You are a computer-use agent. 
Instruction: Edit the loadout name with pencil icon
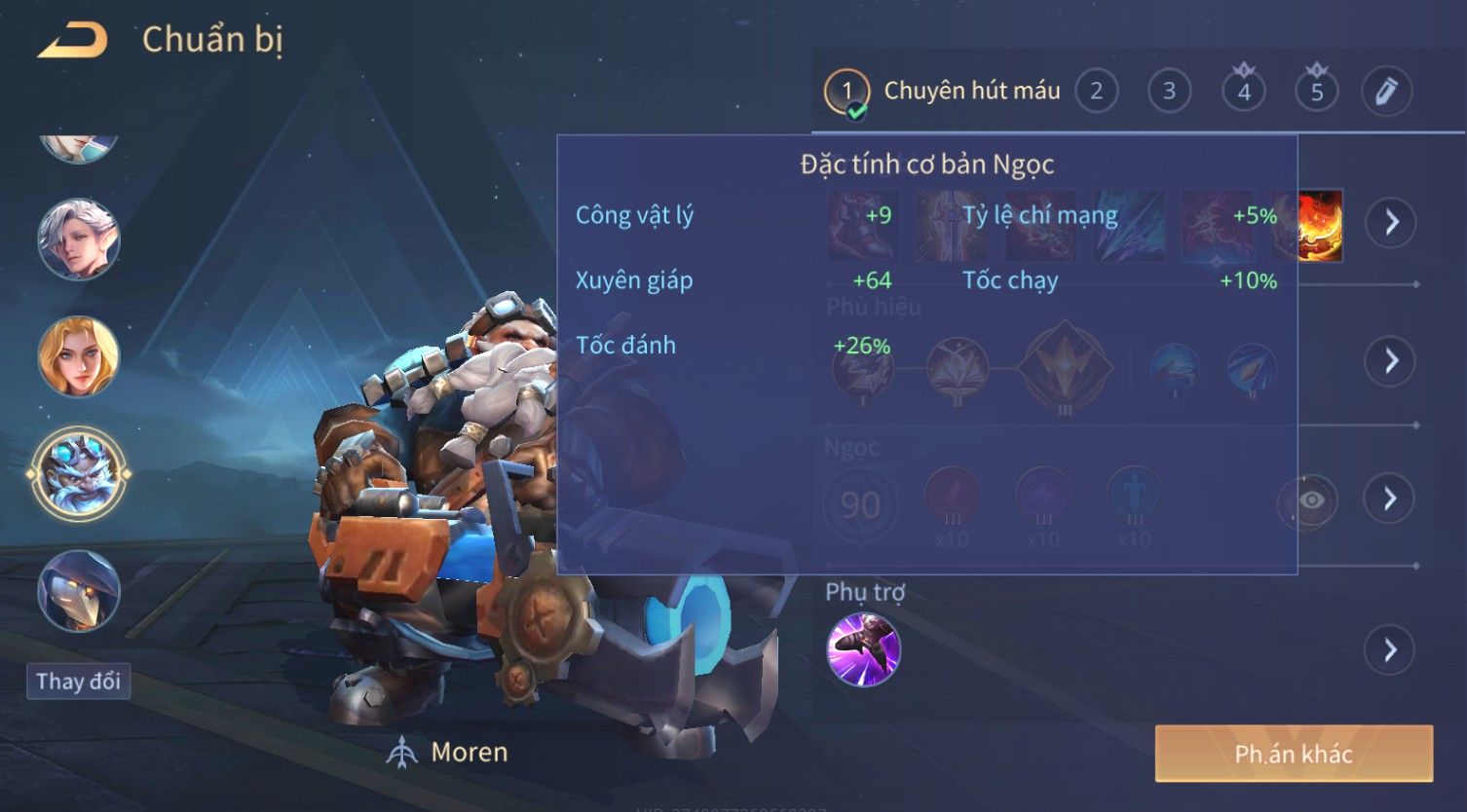click(1386, 92)
